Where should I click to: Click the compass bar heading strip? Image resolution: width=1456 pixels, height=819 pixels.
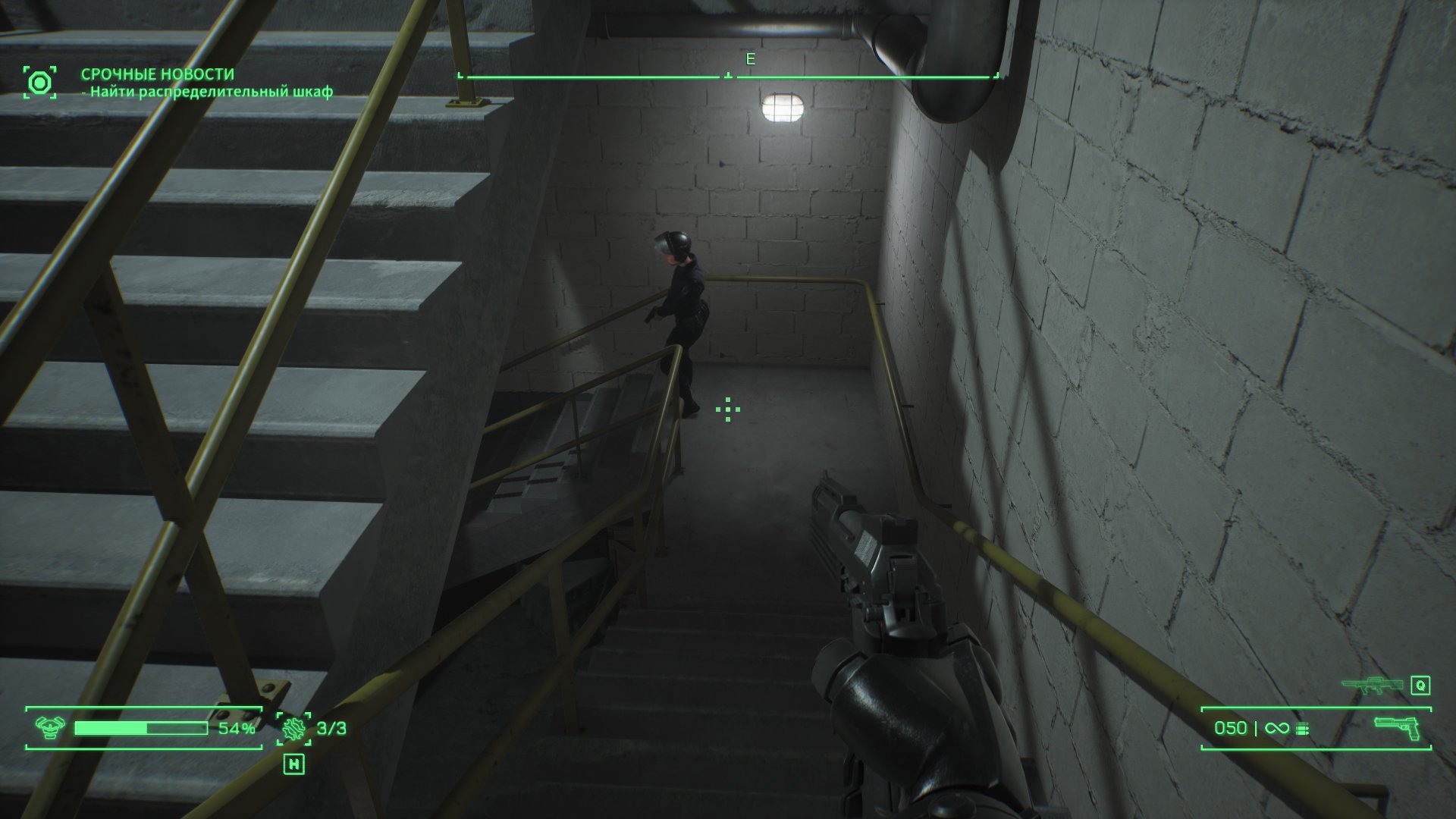728,76
